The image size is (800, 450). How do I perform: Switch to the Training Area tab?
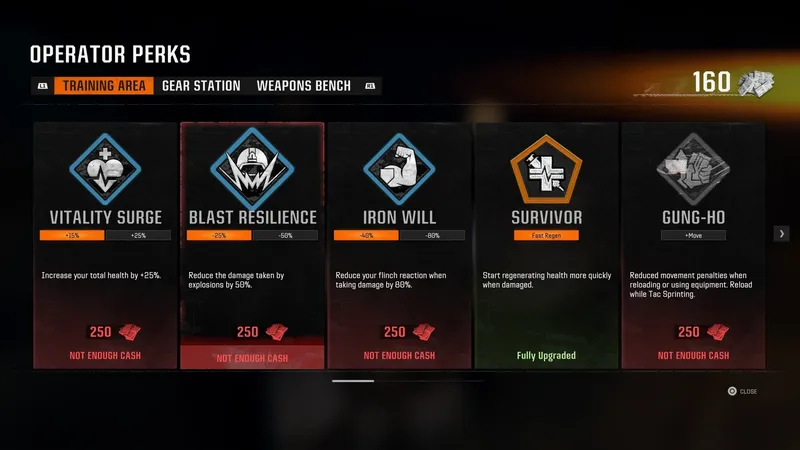(105, 86)
